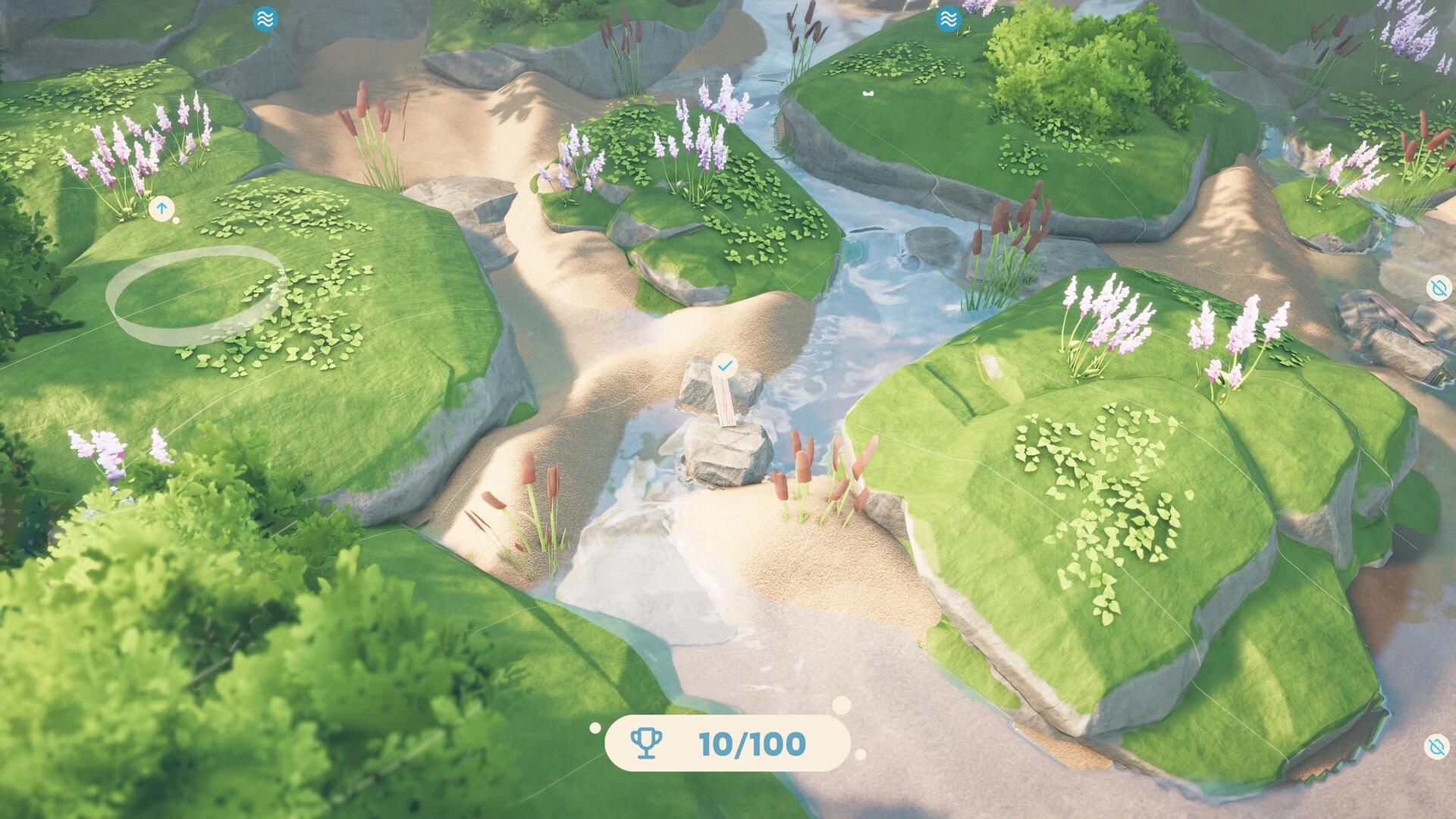The height and width of the screenshot is (819, 1456).
Task: Click the small dot beside the arrow marker
Action: (177, 221)
